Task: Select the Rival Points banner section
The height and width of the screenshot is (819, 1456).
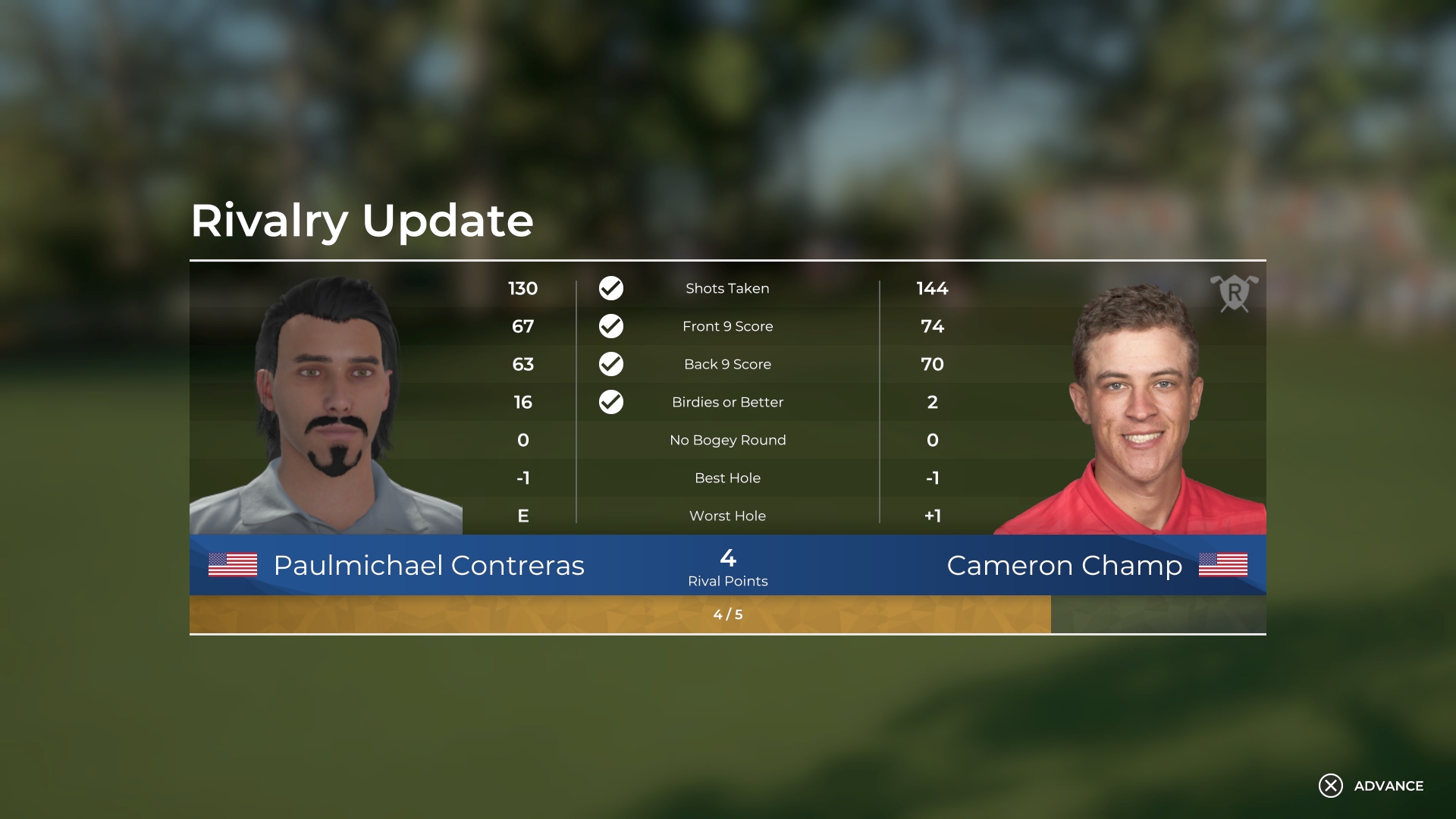Action: coord(727,571)
